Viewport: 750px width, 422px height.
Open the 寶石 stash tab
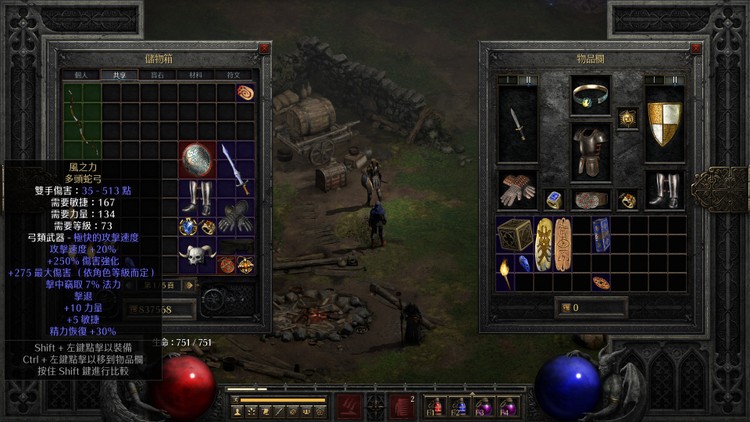point(157,74)
